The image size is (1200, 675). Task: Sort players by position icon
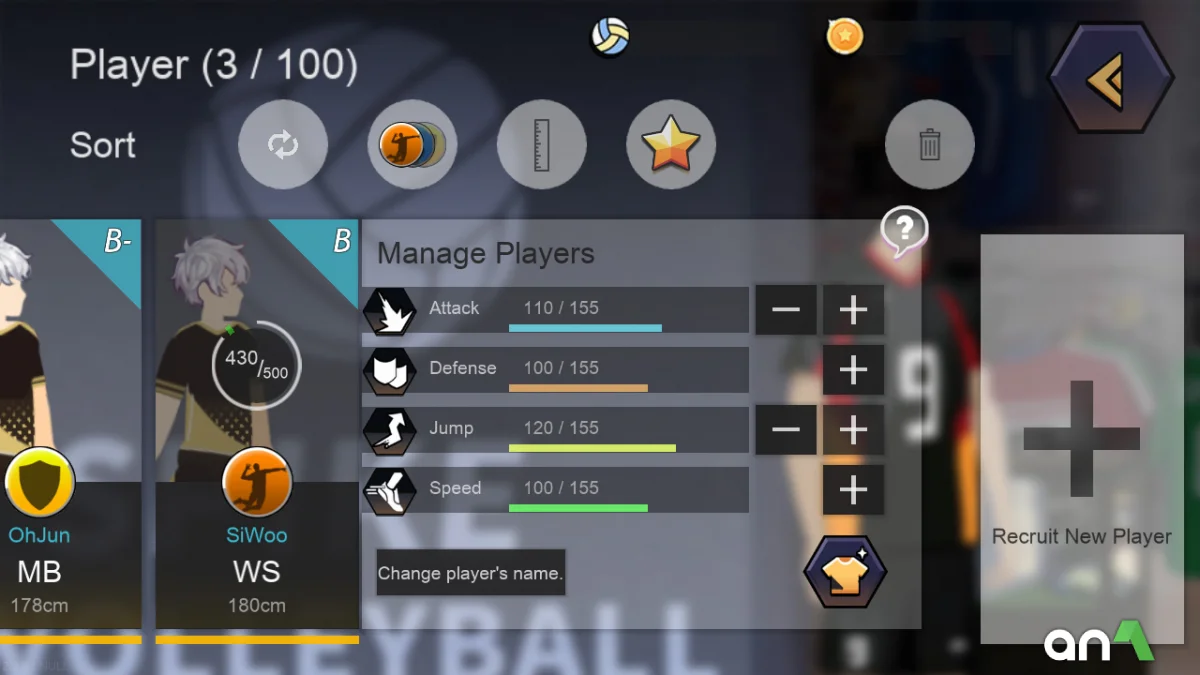(412, 145)
